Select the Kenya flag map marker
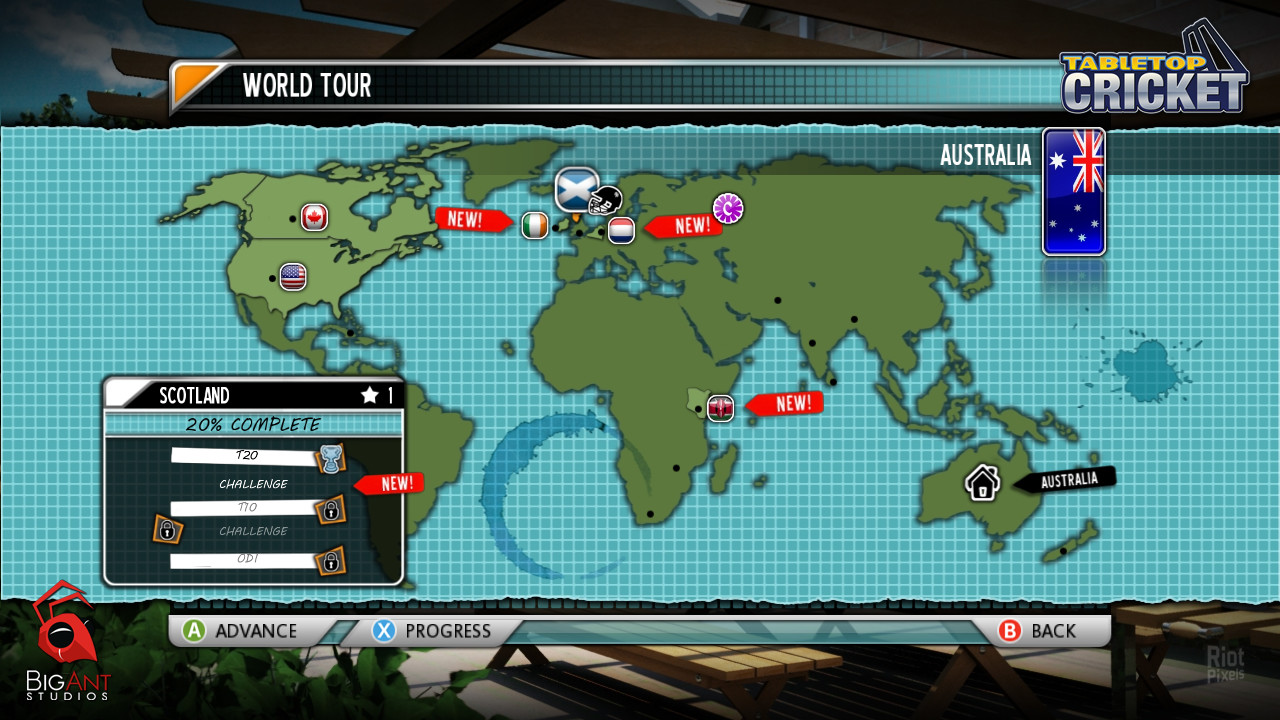The image size is (1280, 720). click(x=720, y=407)
